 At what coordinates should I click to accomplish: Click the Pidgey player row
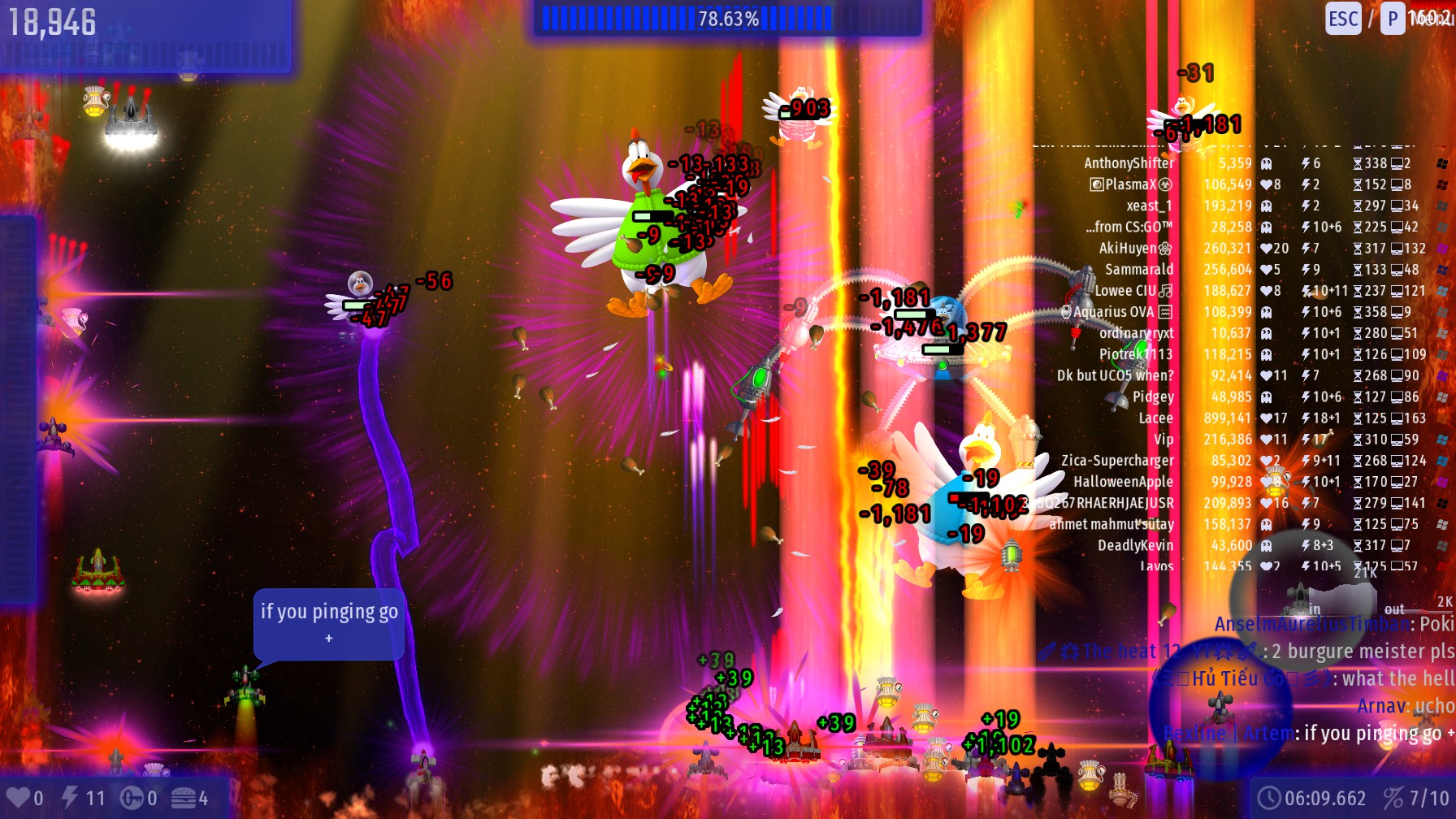[x=1153, y=396]
